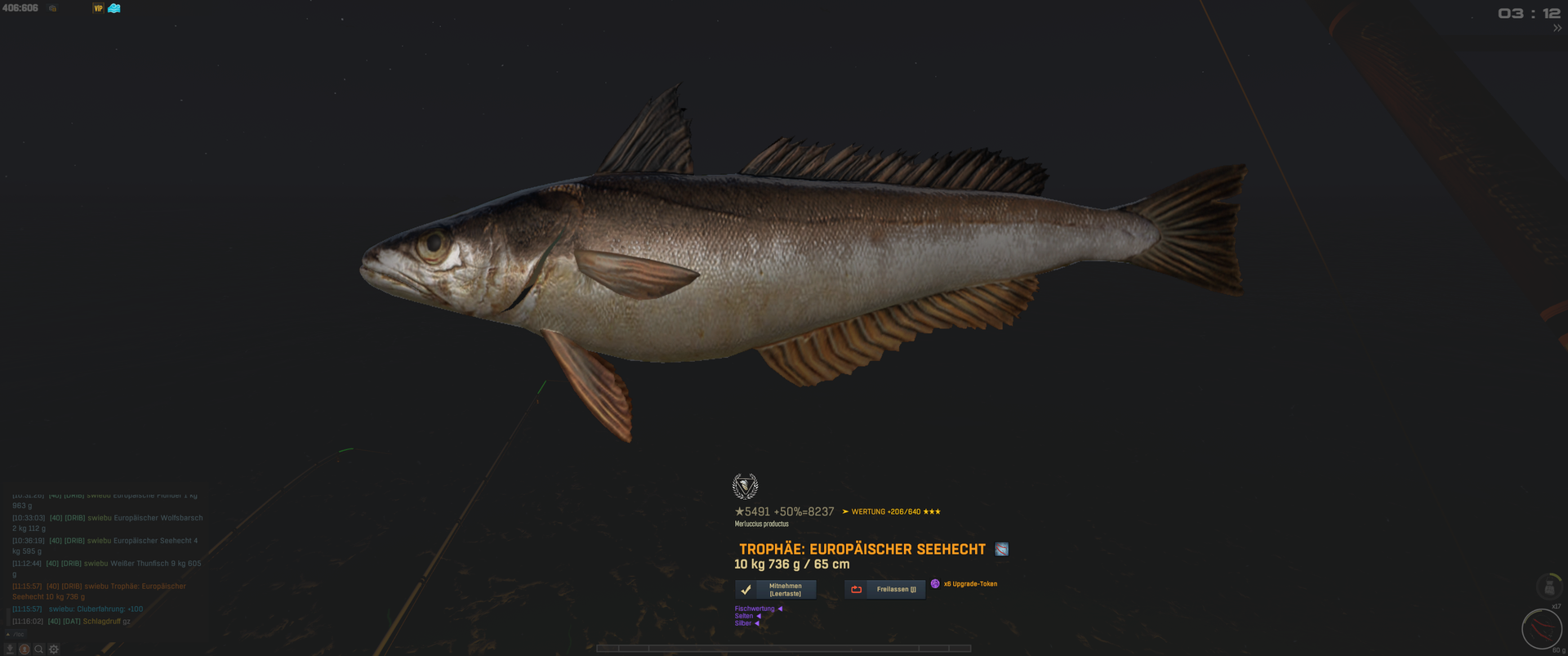The width and height of the screenshot is (1568, 656).
Task: Open the chat search magnifier
Action: (x=38, y=649)
